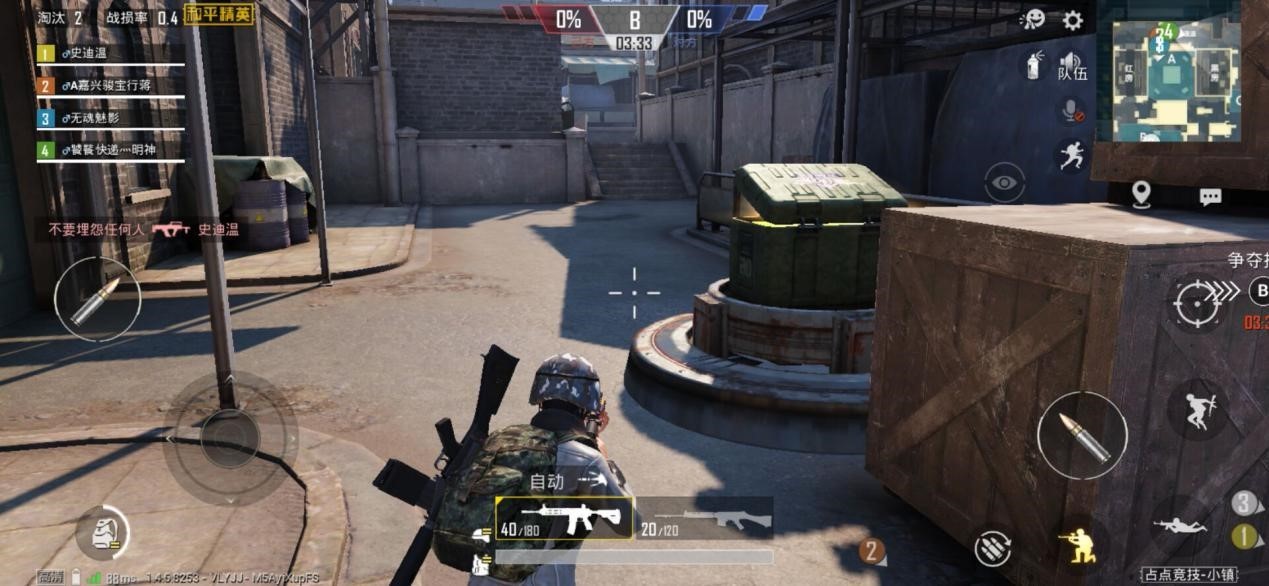This screenshot has height=586, width=1269.
Task: Unmute the microphone icon
Action: pyautogui.click(x=1072, y=111)
